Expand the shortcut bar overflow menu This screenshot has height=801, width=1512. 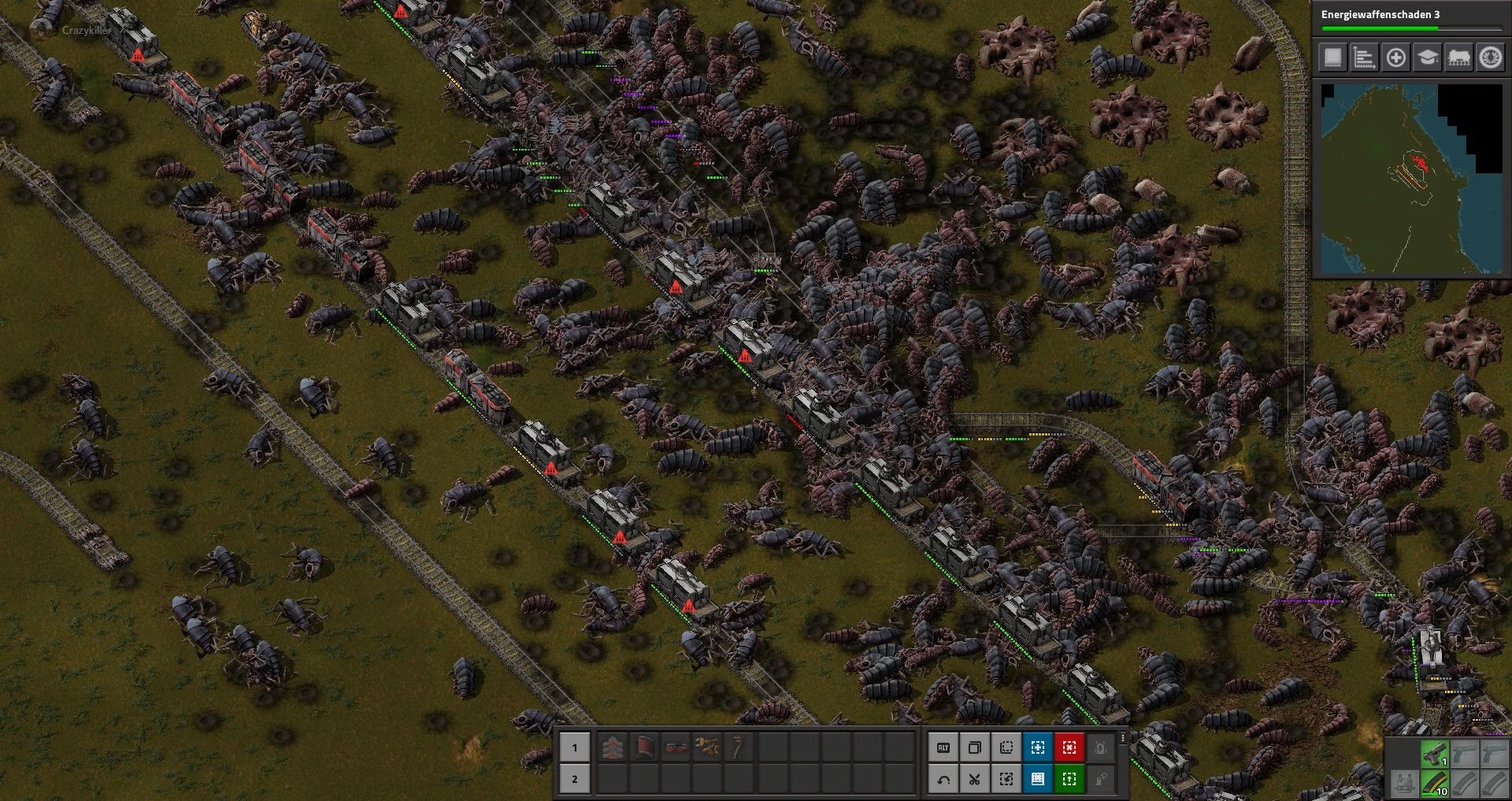pos(1122,739)
